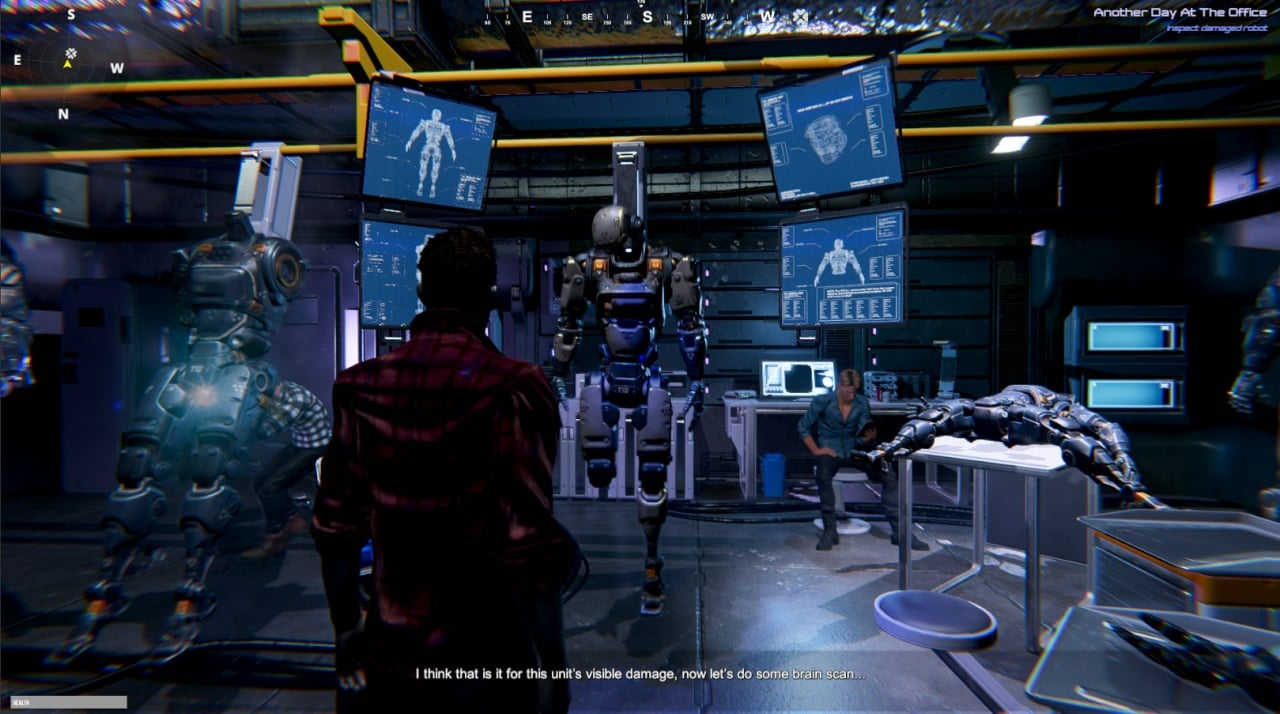The height and width of the screenshot is (714, 1280).
Task: Click the circular radar minimap
Action: tap(68, 63)
